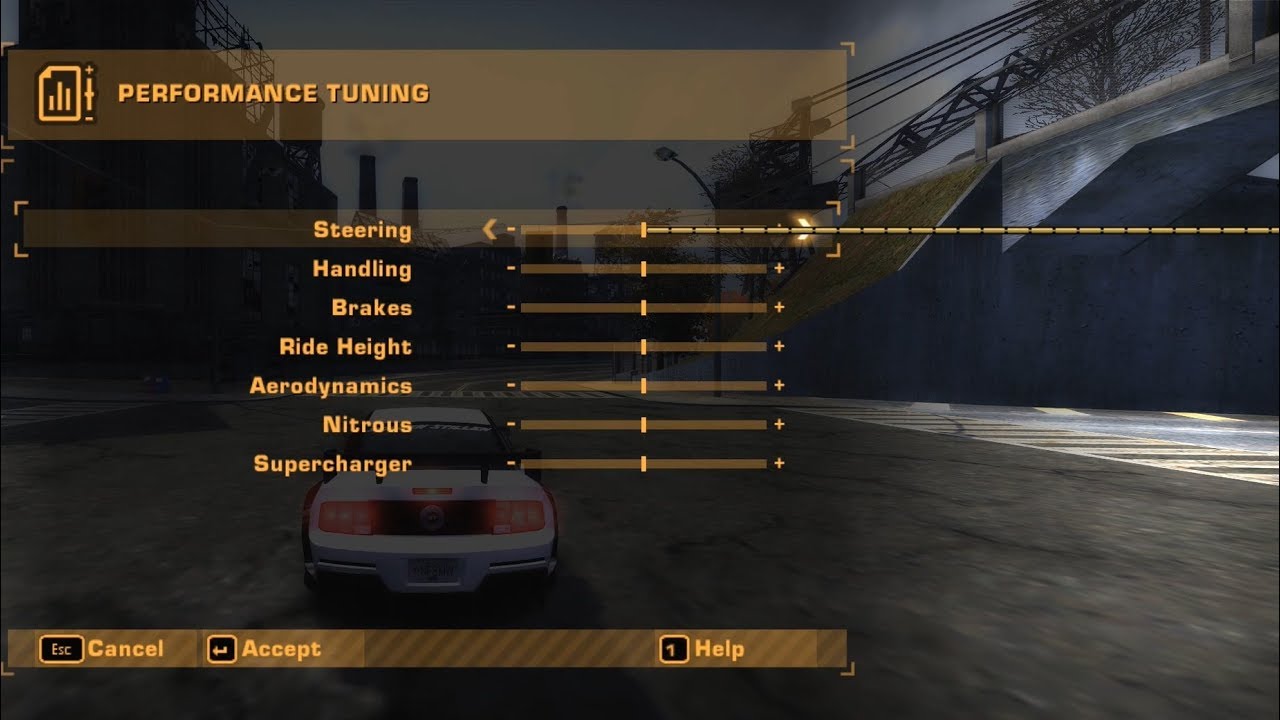Highlight the Ride Height setting
This screenshot has width=1280, height=720.
click(345, 347)
